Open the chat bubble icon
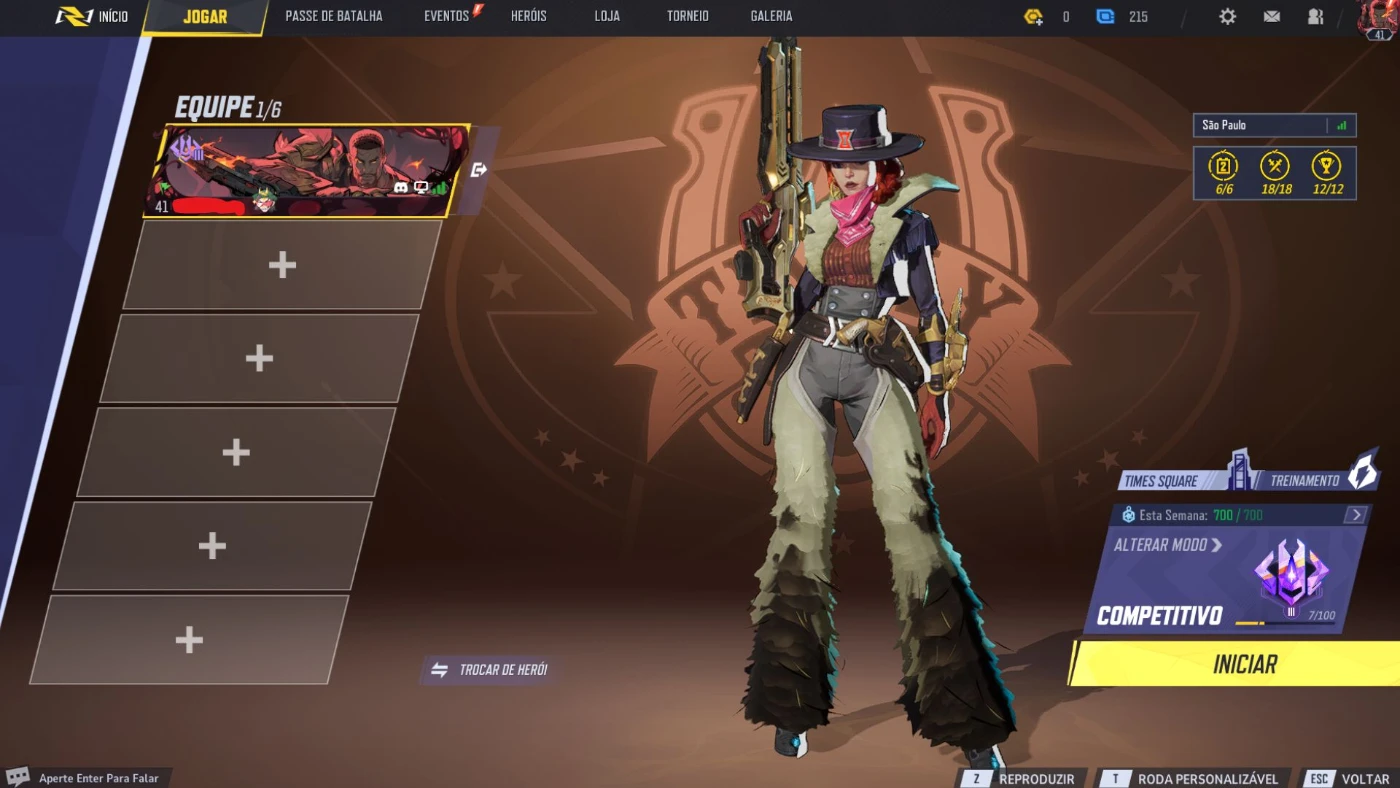1400x788 pixels. (x=17, y=777)
